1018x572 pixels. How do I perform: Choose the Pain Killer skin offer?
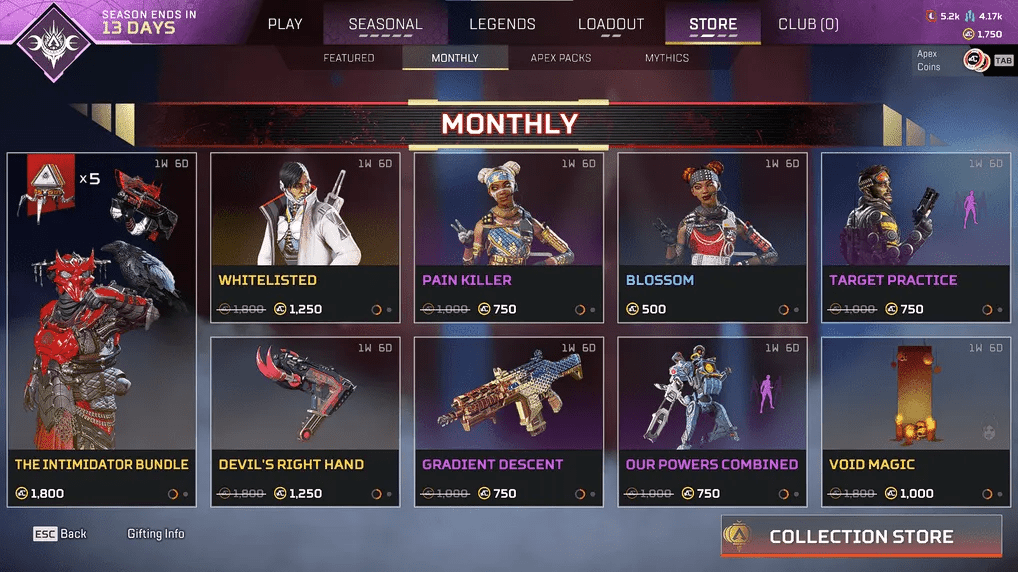(x=509, y=237)
